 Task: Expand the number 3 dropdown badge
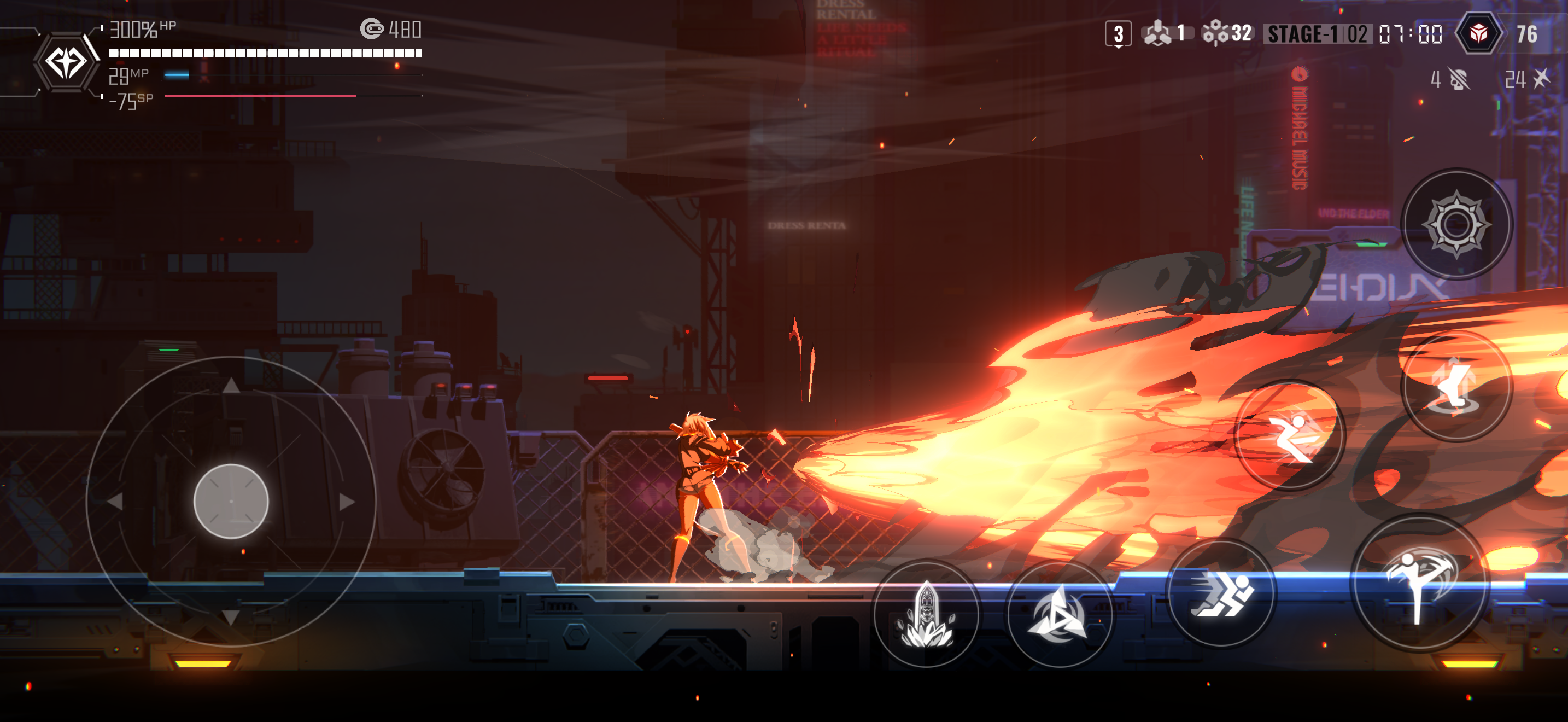tap(1118, 34)
